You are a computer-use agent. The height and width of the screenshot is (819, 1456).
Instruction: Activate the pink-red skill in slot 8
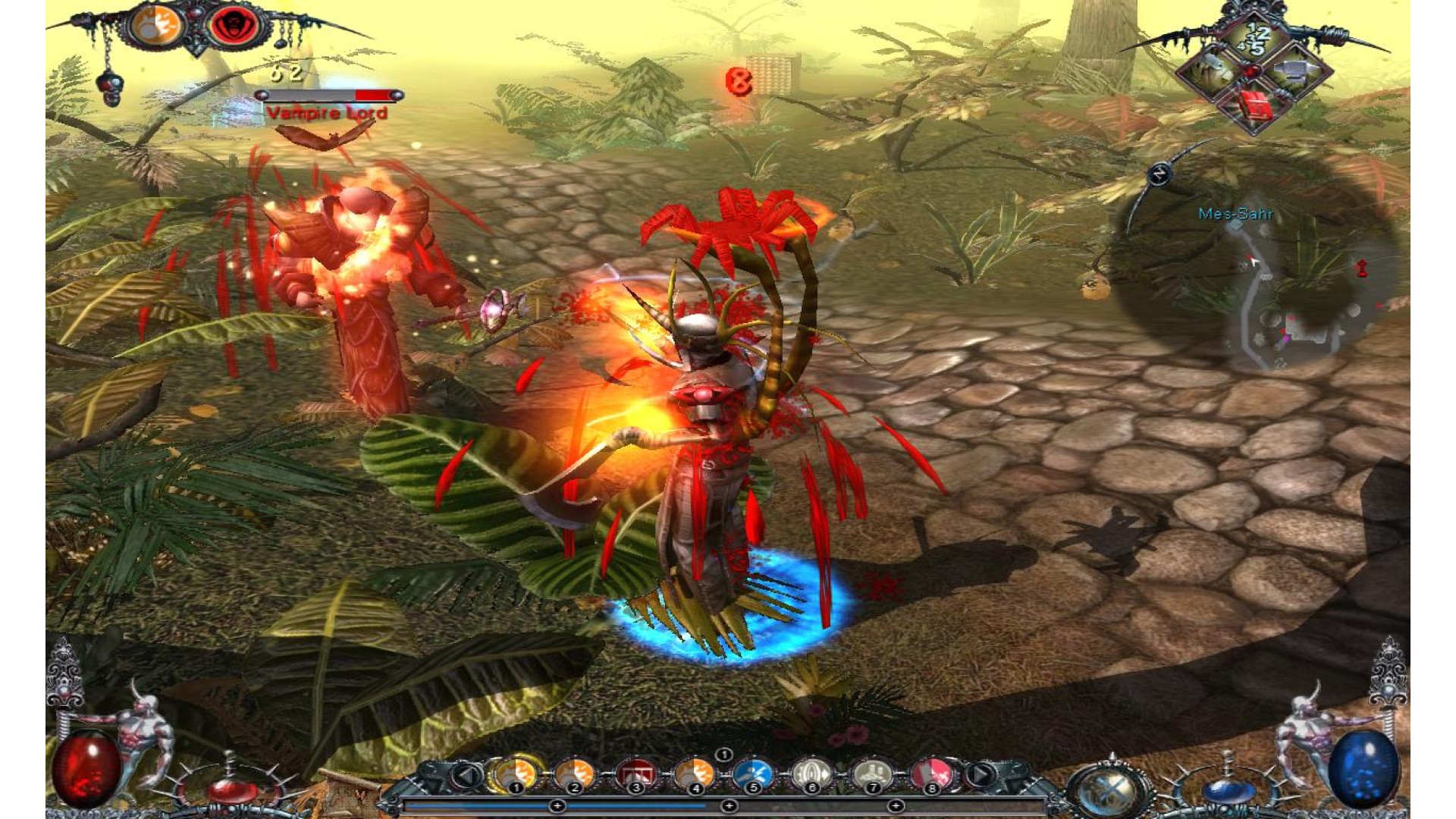click(x=932, y=774)
